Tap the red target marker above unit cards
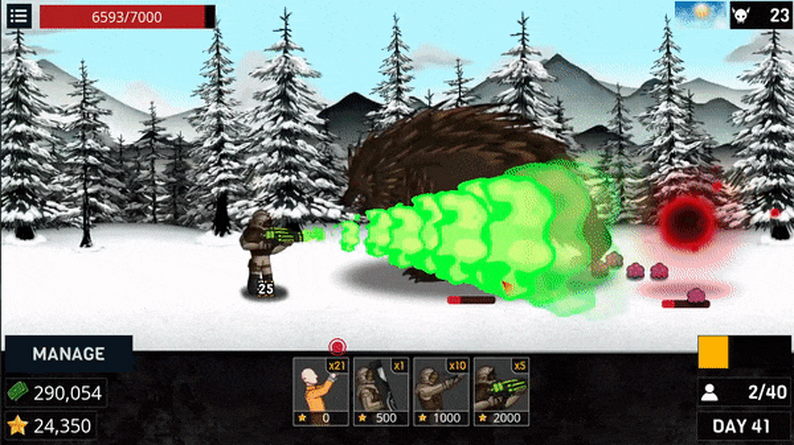Image resolution: width=794 pixels, height=445 pixels. point(337,347)
